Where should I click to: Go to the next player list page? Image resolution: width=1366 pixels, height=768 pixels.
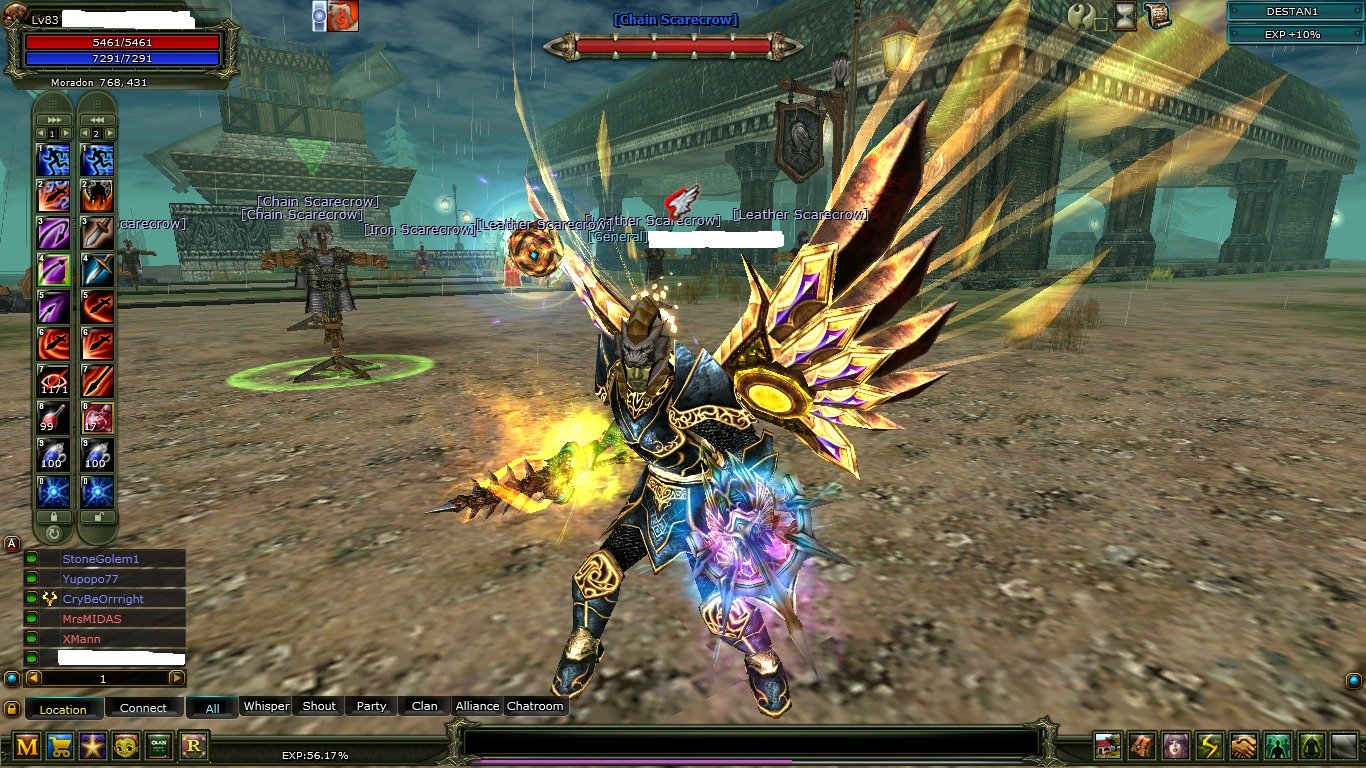coord(177,678)
